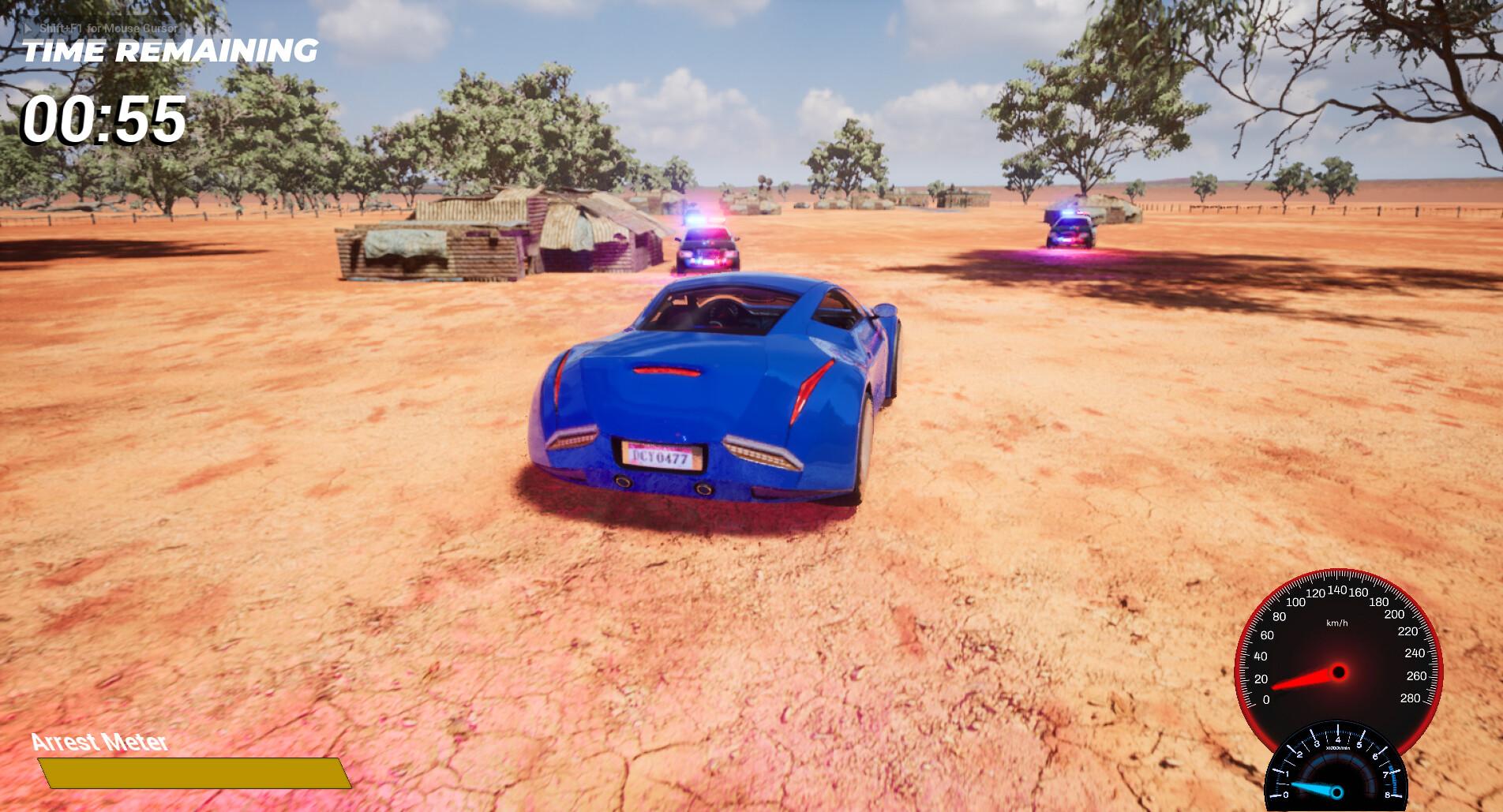Viewport: 1503px width, 812px height.
Task: Open the speedometer gauge hub
Action: [1339, 672]
